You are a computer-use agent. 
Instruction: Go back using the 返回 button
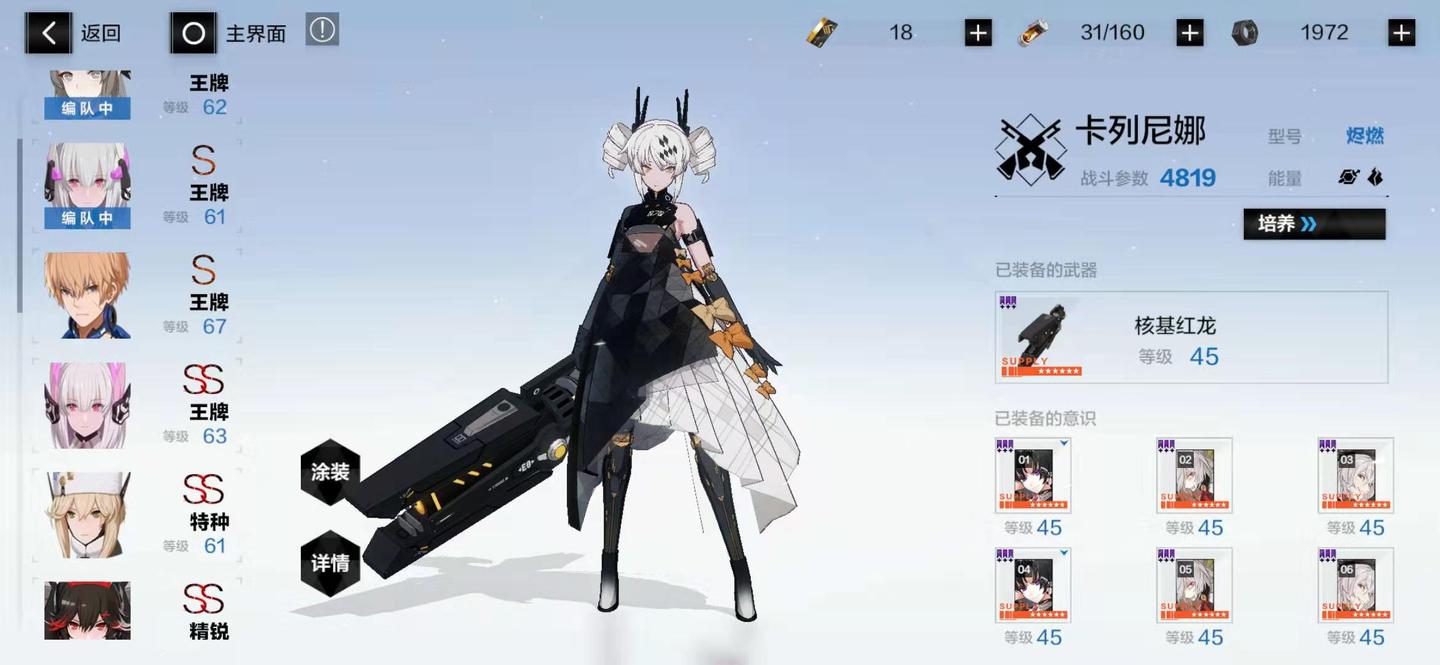pyautogui.click(x=74, y=33)
